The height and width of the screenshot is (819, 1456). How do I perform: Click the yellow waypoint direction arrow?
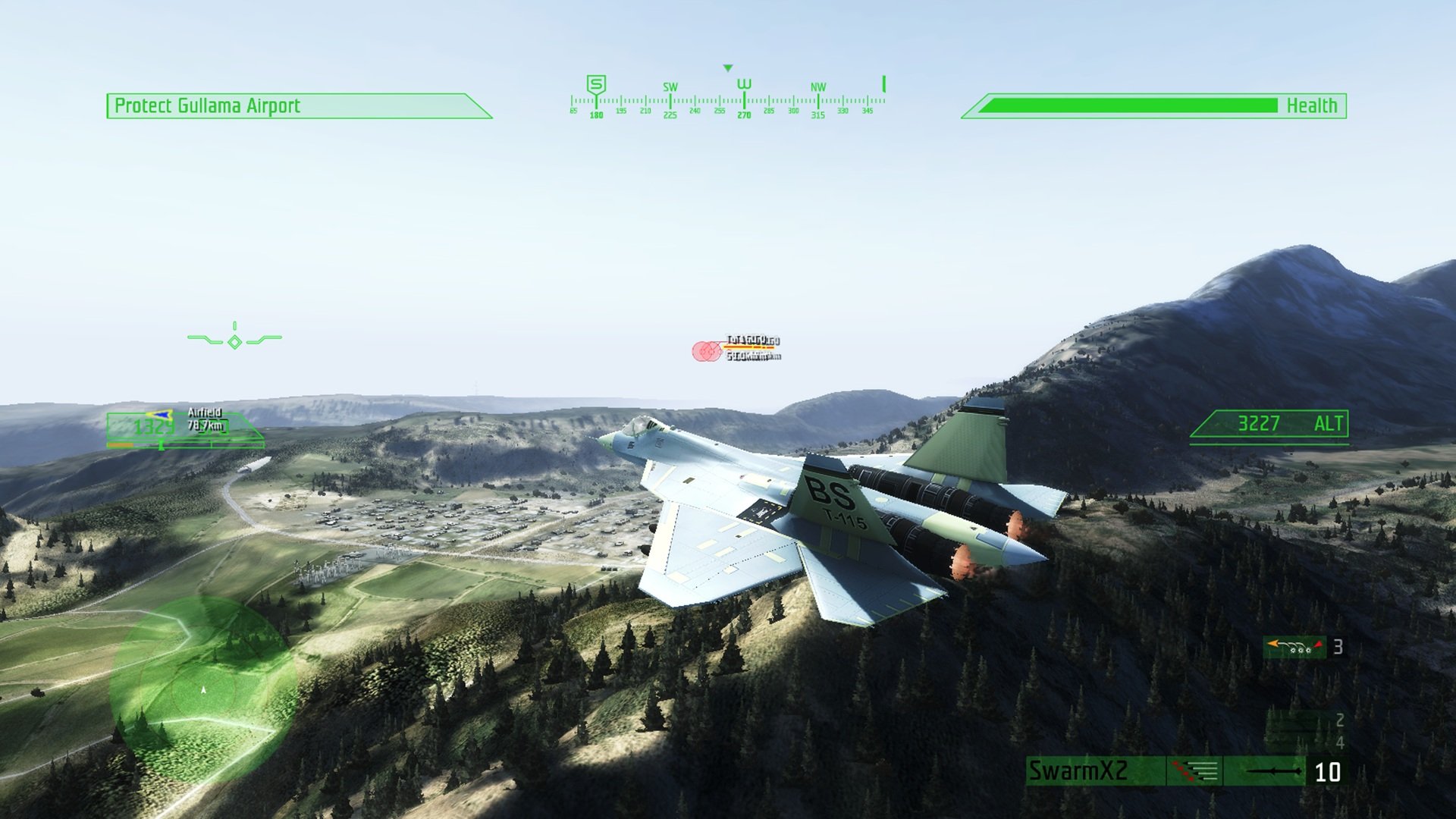point(161,416)
